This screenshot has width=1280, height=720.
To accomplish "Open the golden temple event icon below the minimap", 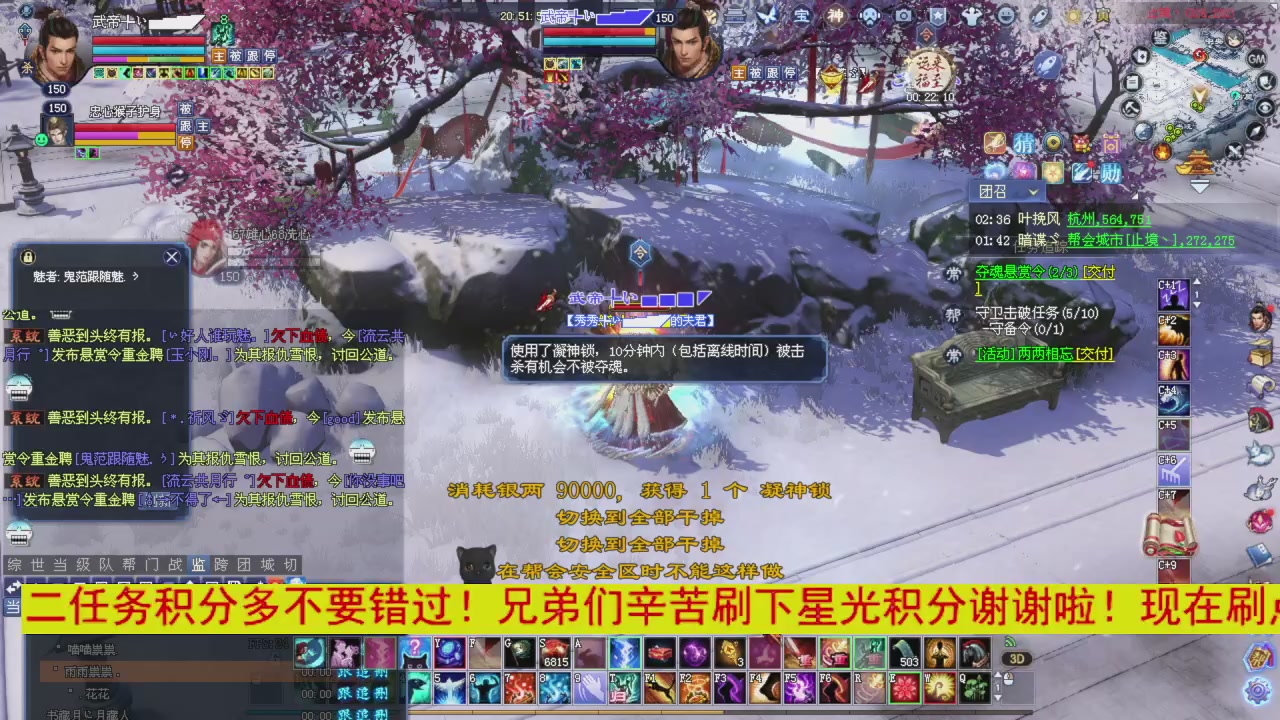I will [1196, 161].
